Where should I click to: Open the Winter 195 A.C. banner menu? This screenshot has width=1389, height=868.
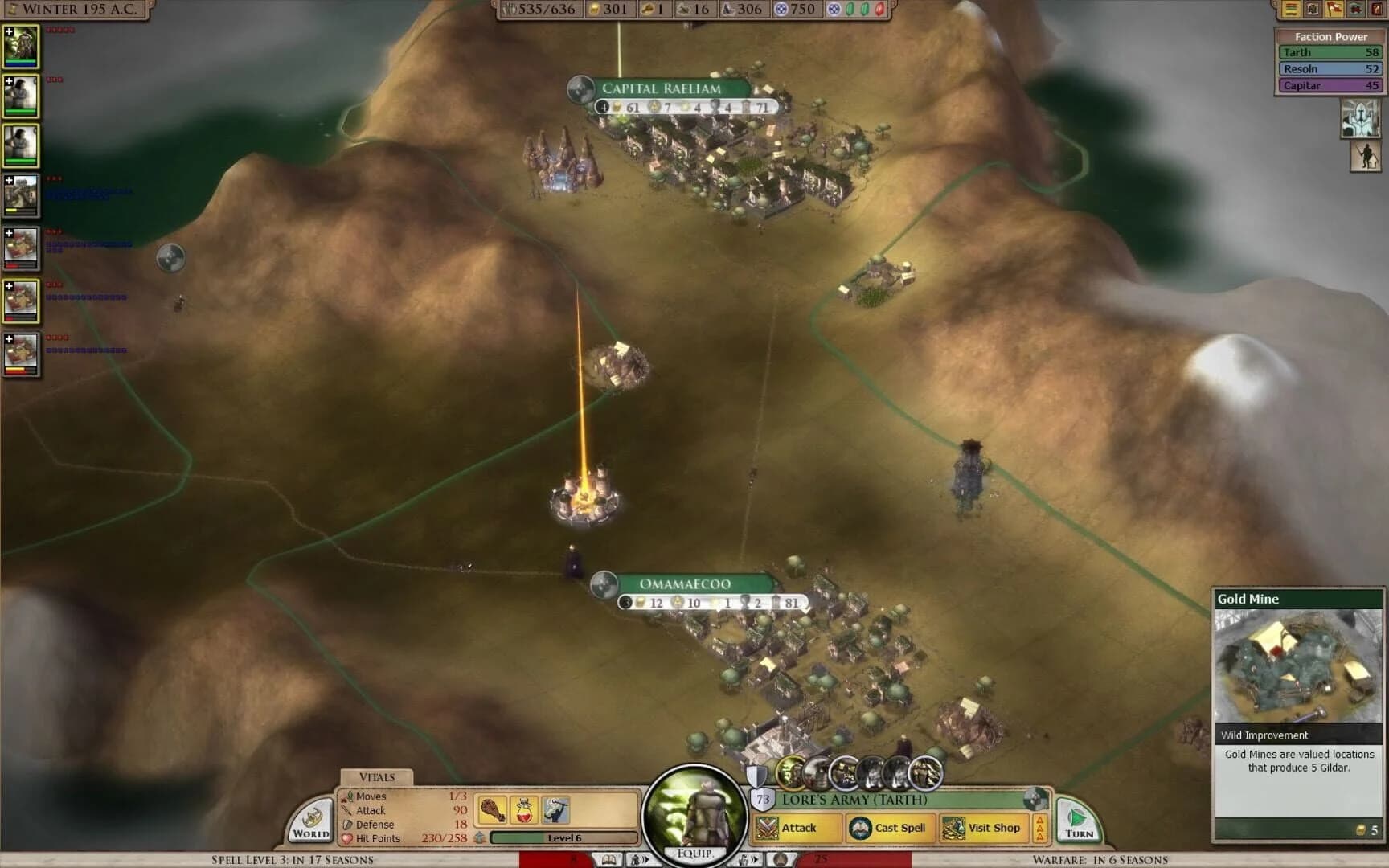76,10
